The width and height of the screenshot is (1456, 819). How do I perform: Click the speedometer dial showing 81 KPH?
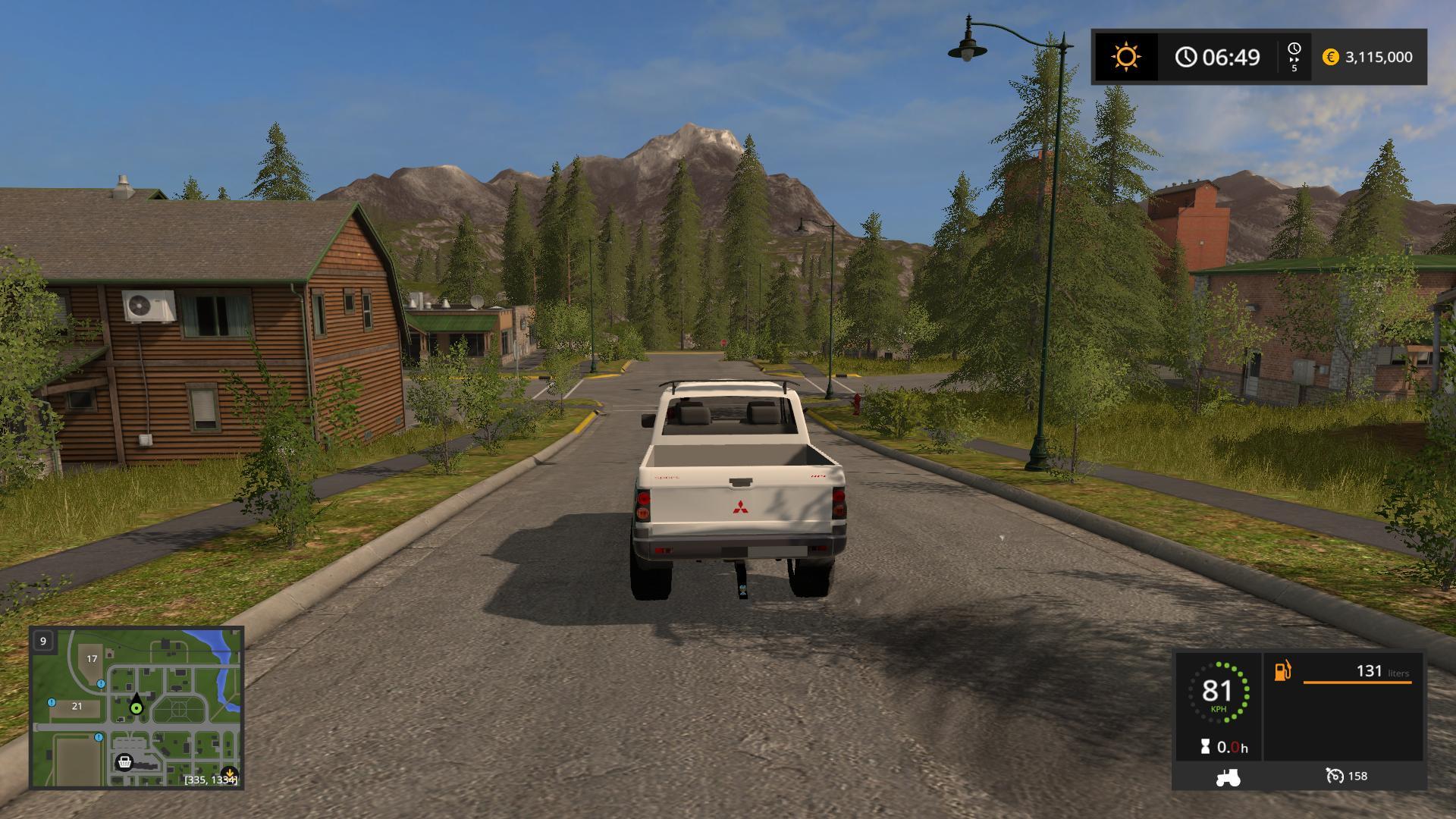(x=1218, y=693)
